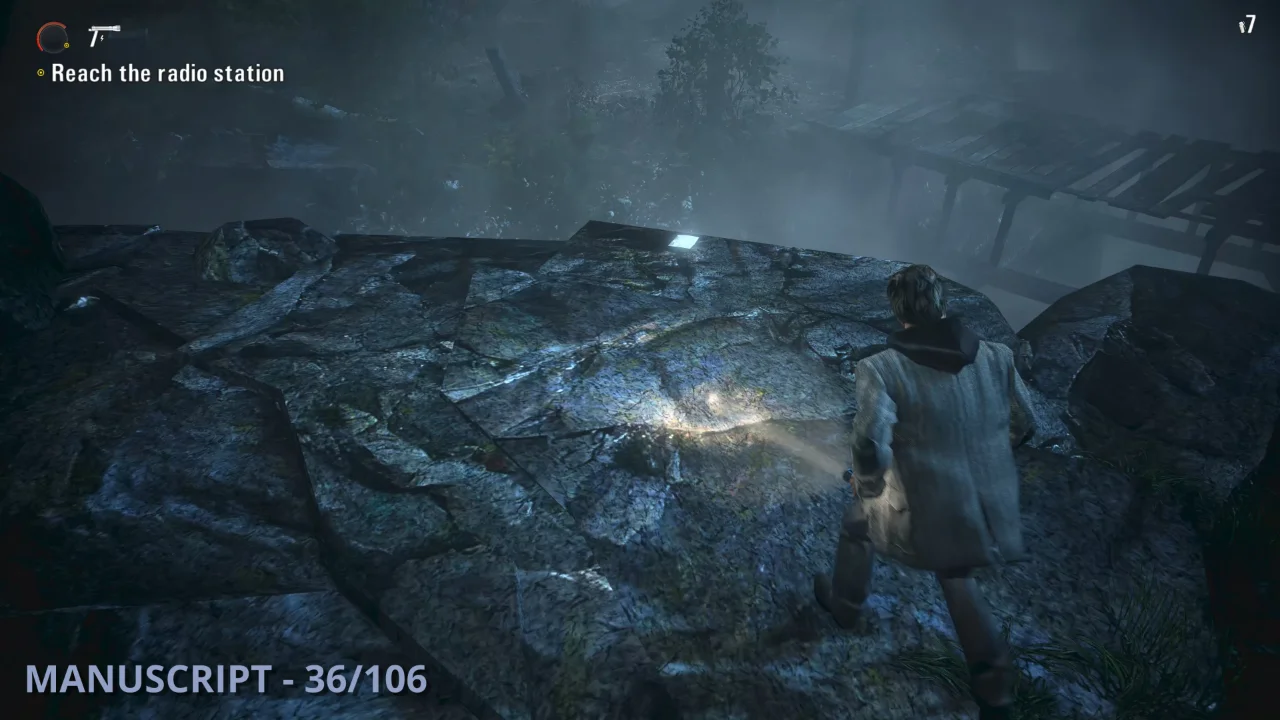Click the battery icon beside the ammo count

click(x=1242, y=26)
